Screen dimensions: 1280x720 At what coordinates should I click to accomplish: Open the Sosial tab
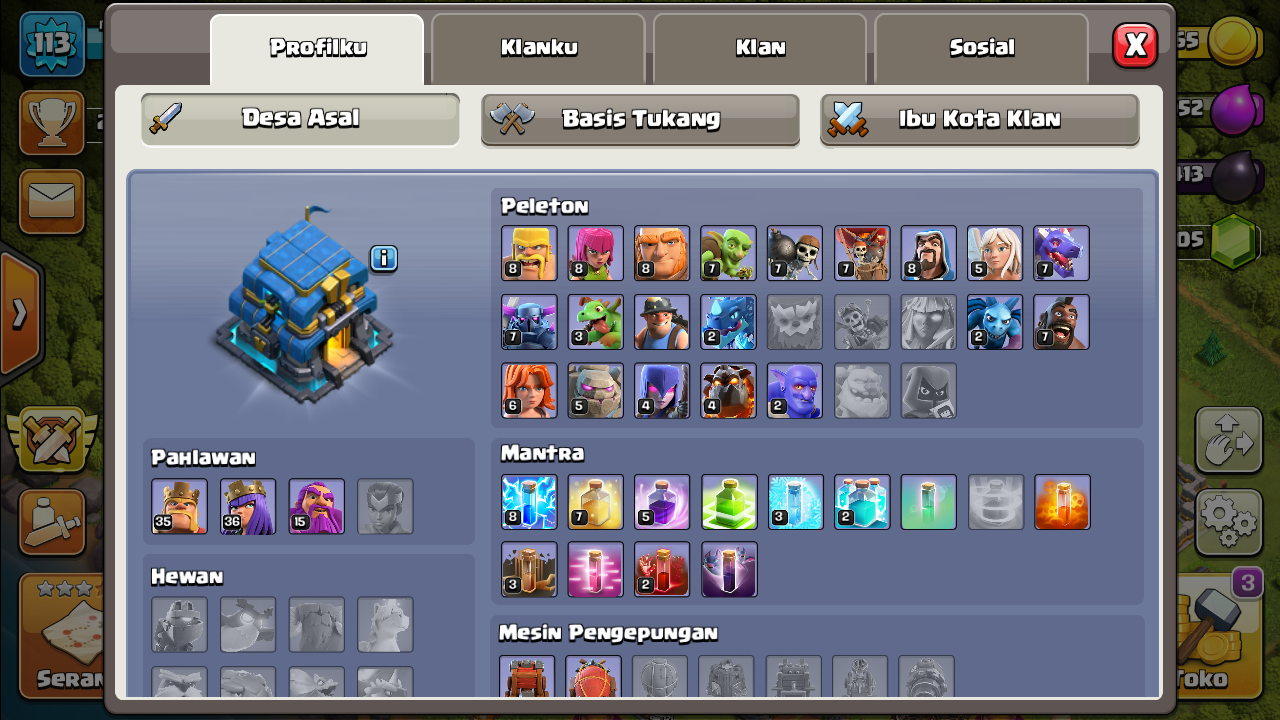click(x=980, y=46)
